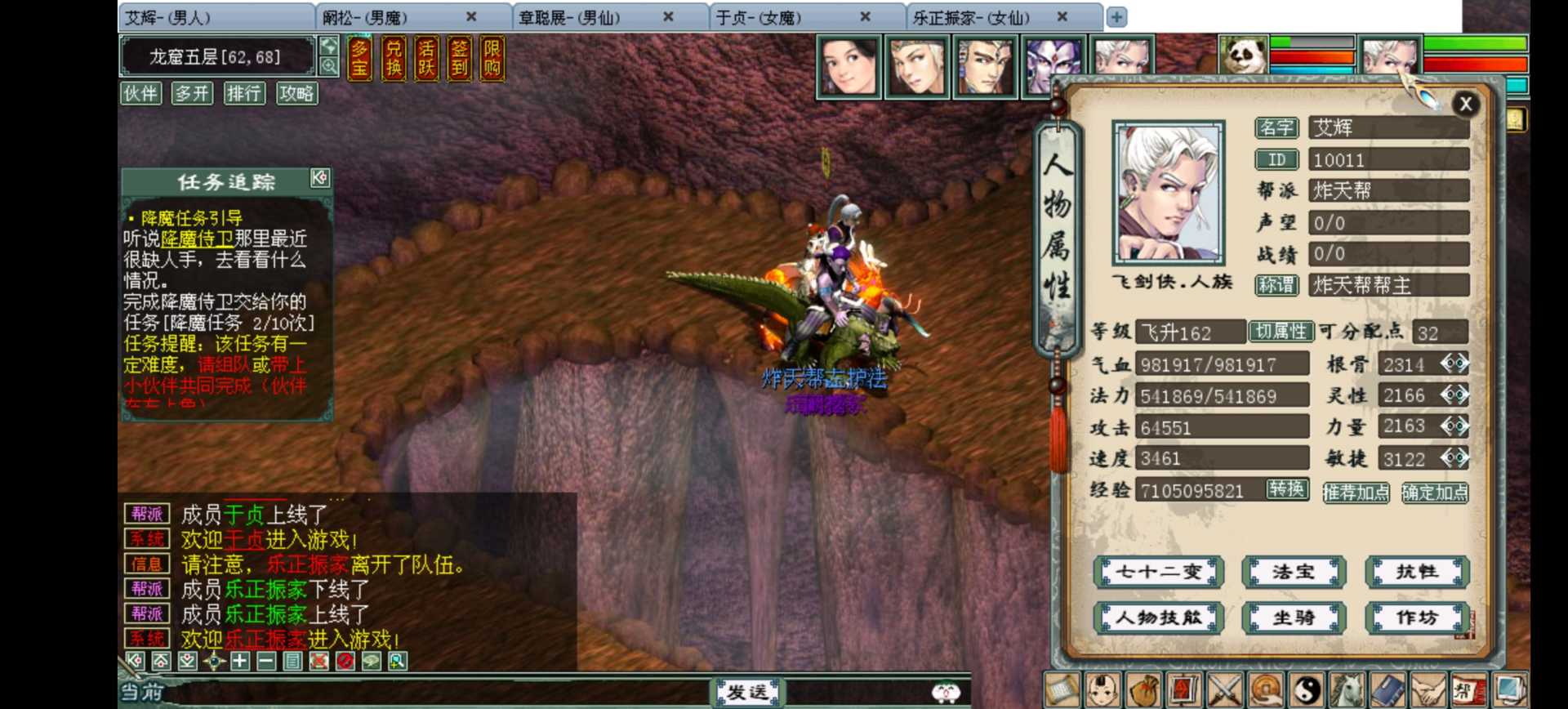
Task: Open the 七十二变 transformations menu
Action: pos(1159,572)
